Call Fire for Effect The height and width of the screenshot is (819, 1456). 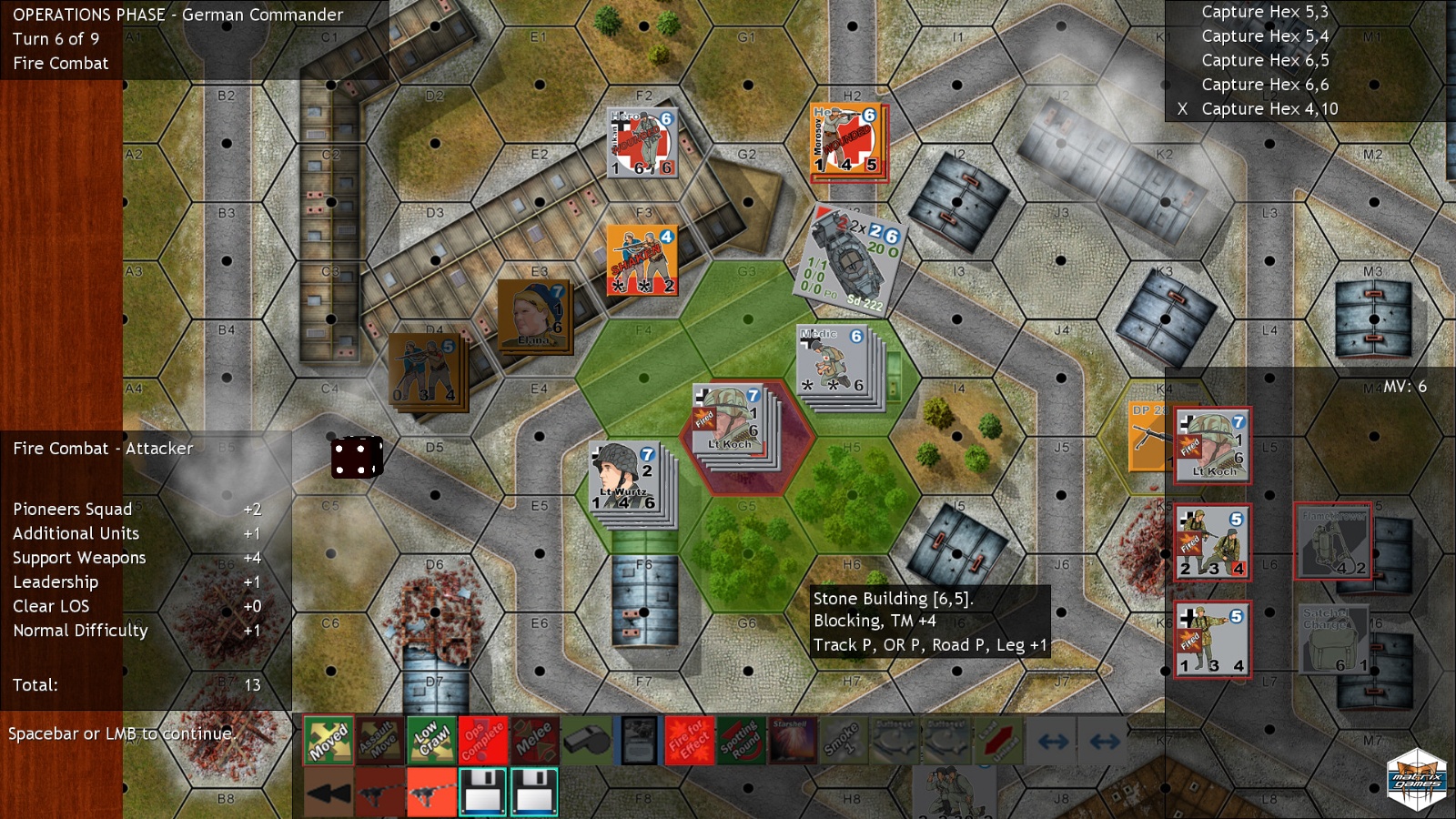click(x=689, y=741)
